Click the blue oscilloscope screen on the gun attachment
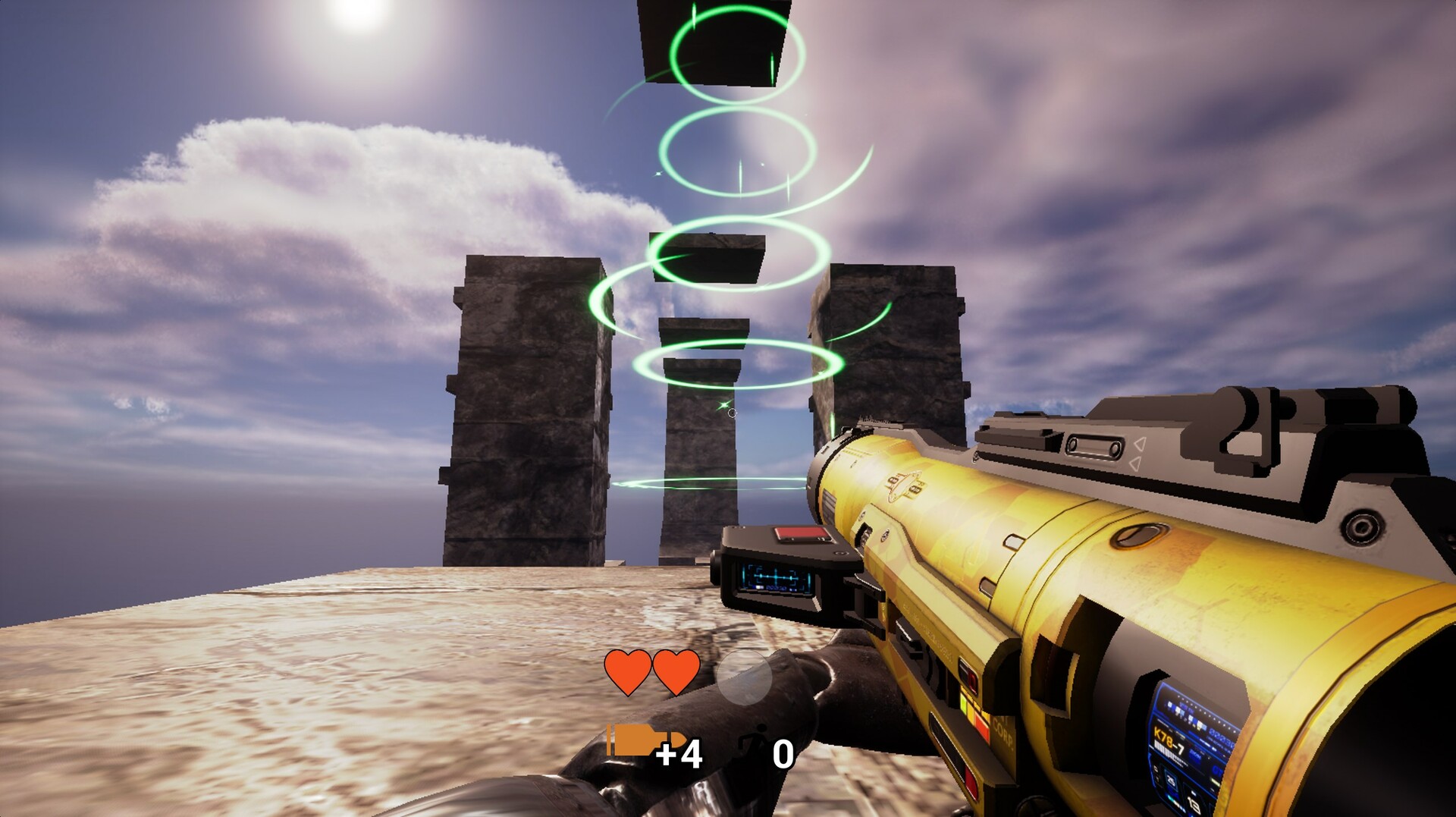 pyautogui.click(x=775, y=577)
